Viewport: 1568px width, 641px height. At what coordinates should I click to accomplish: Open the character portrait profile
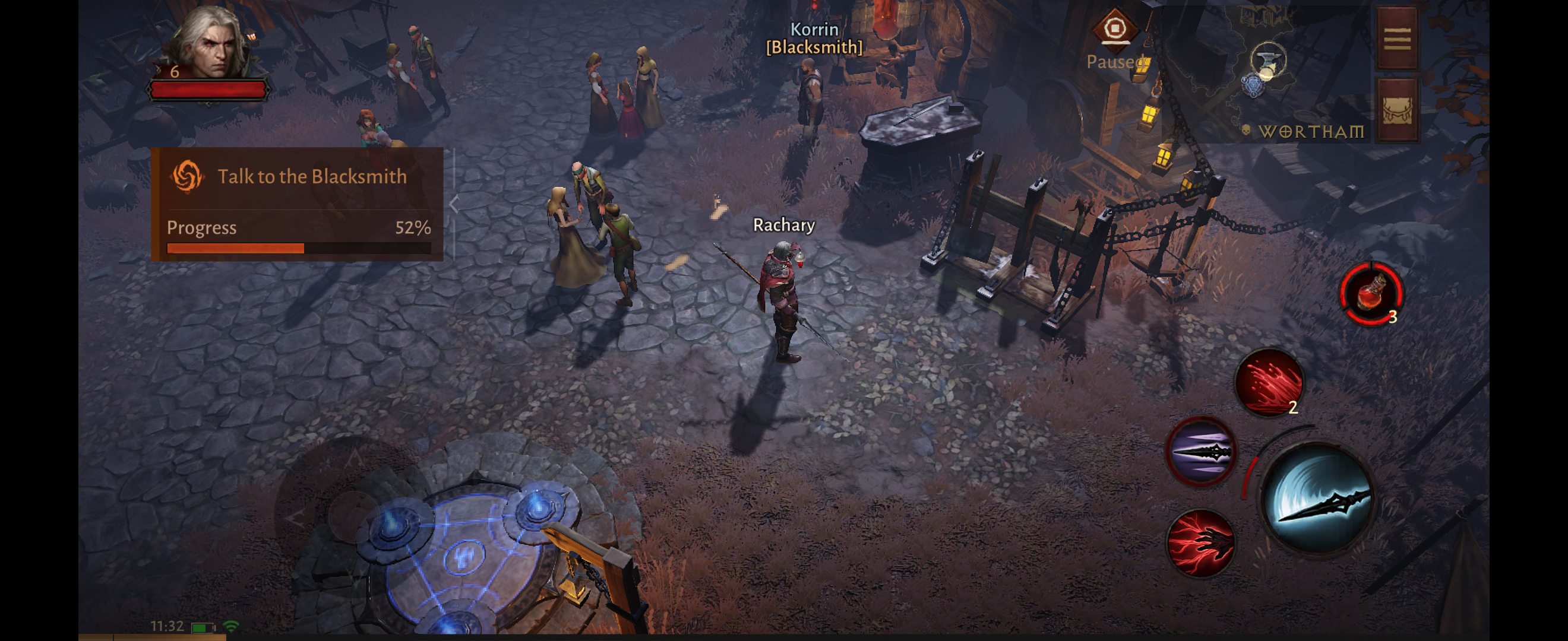(210, 46)
